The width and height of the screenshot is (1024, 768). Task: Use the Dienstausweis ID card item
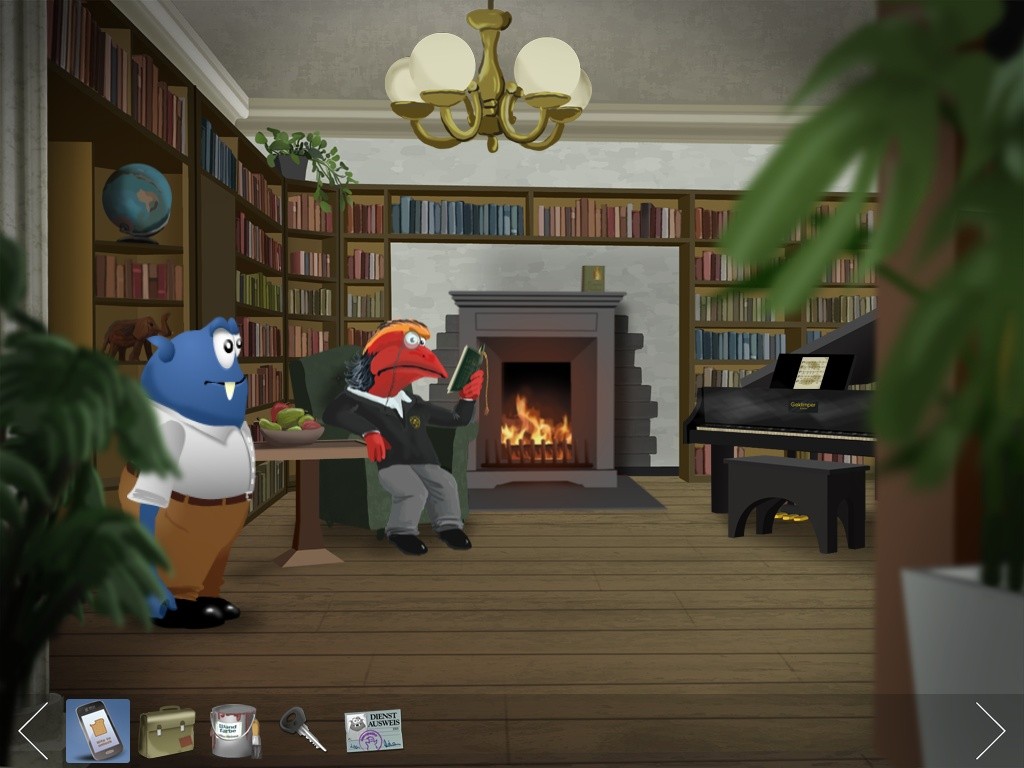tap(373, 730)
